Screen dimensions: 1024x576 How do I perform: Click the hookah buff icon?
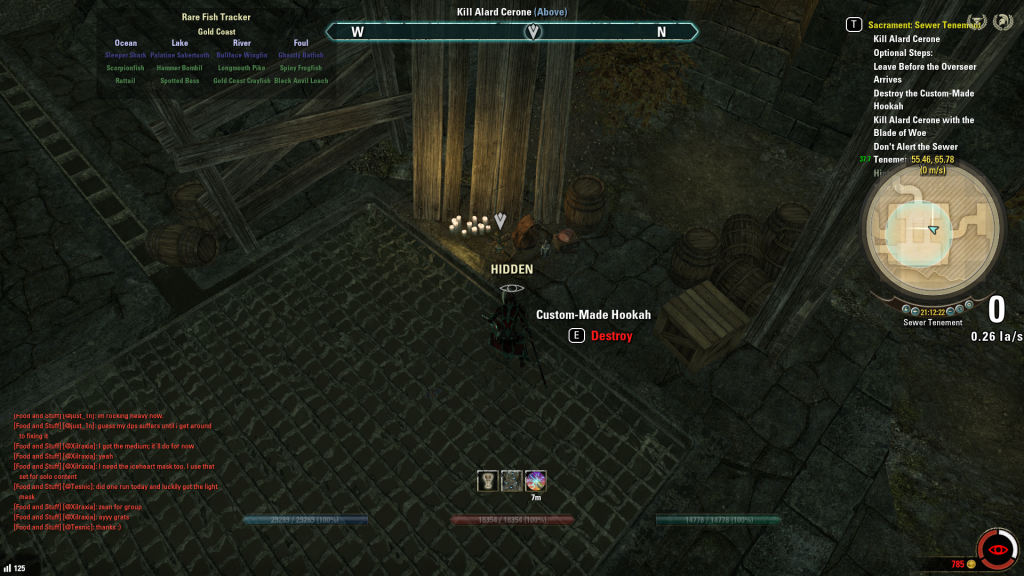[487, 481]
